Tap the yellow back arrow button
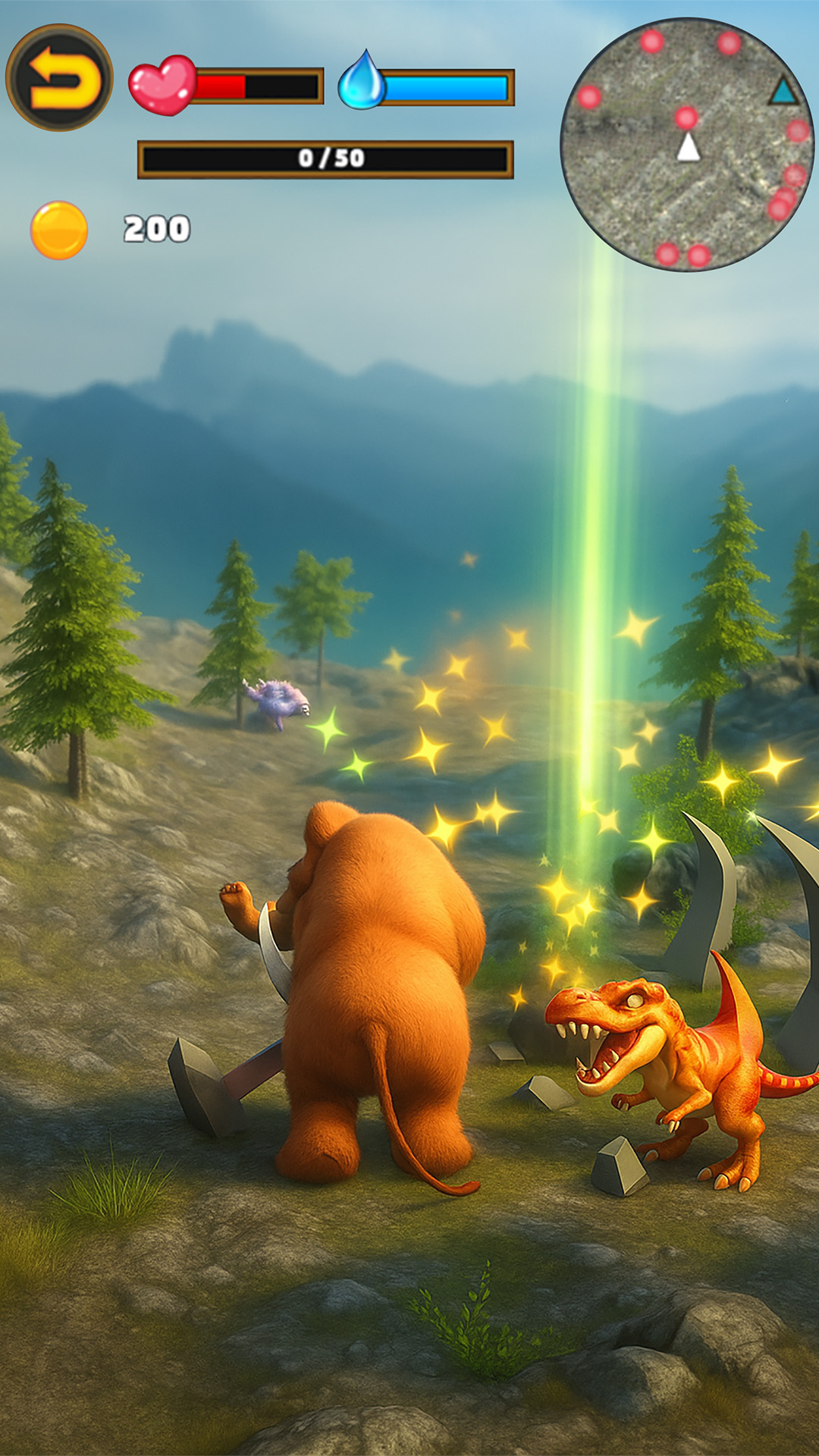Viewport: 819px width, 1456px height. [x=59, y=77]
